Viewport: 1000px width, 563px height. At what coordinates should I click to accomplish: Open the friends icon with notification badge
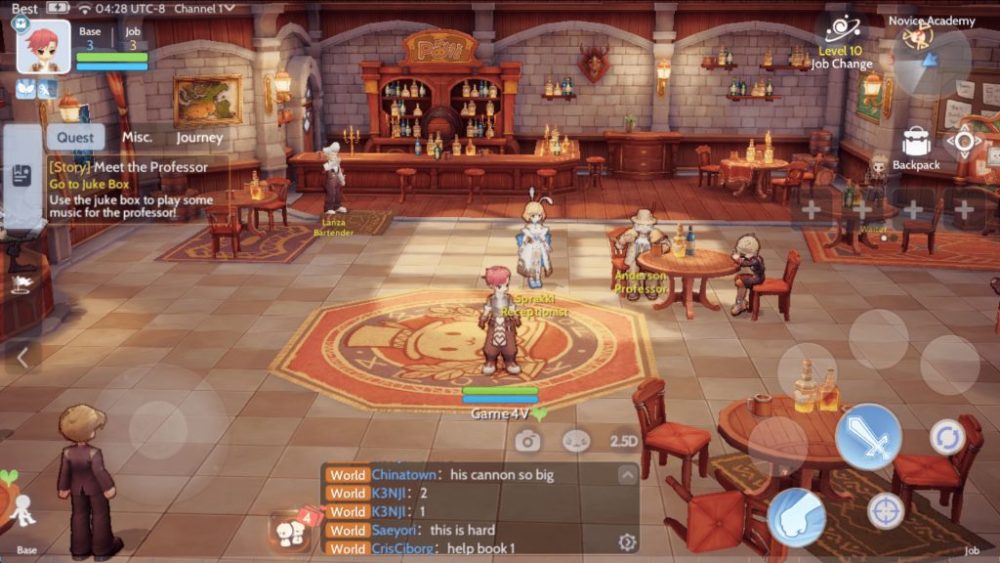click(x=291, y=527)
